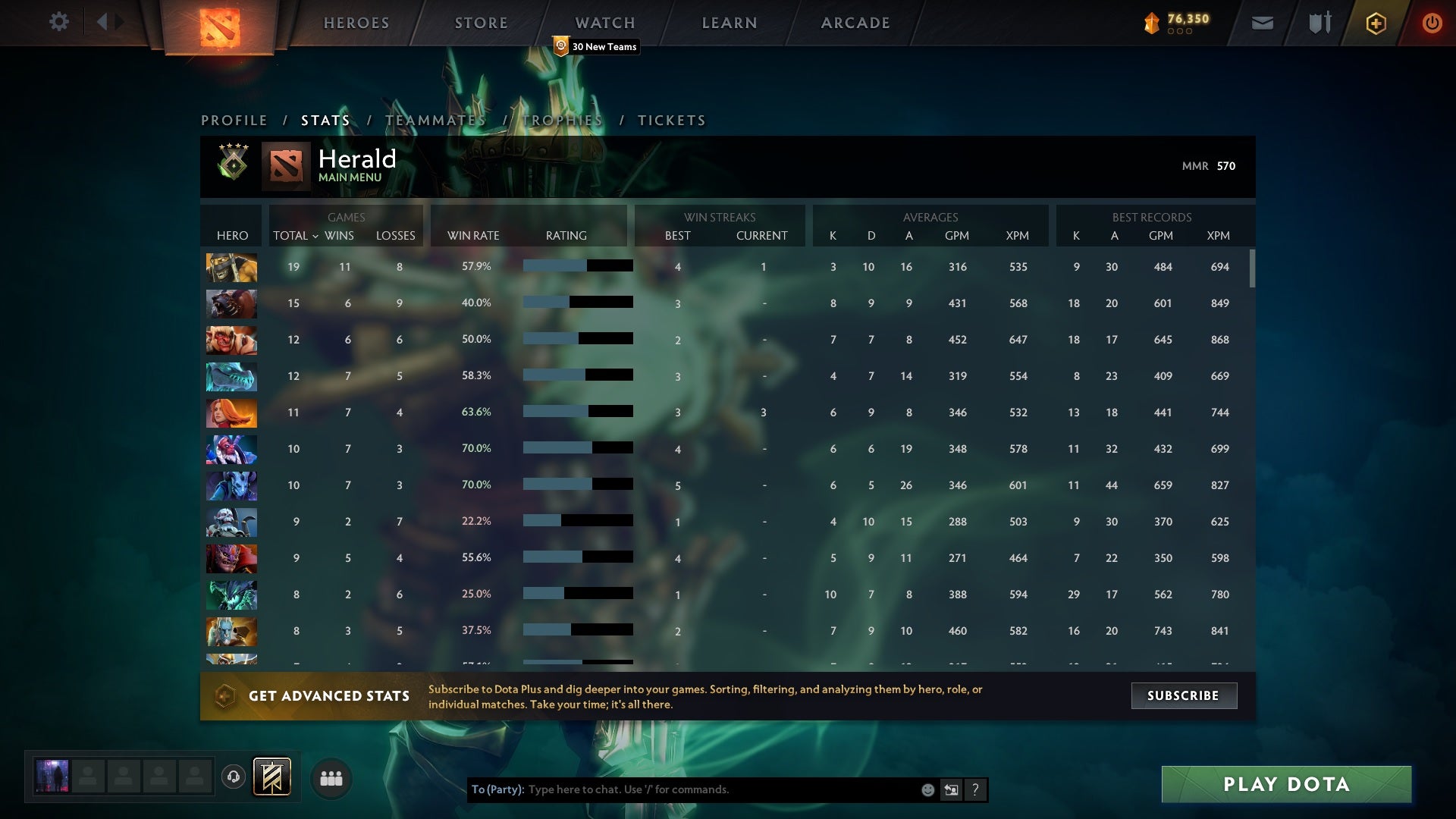The image size is (1456, 819).
Task: Switch to the TEAMMATES tab
Action: [436, 120]
